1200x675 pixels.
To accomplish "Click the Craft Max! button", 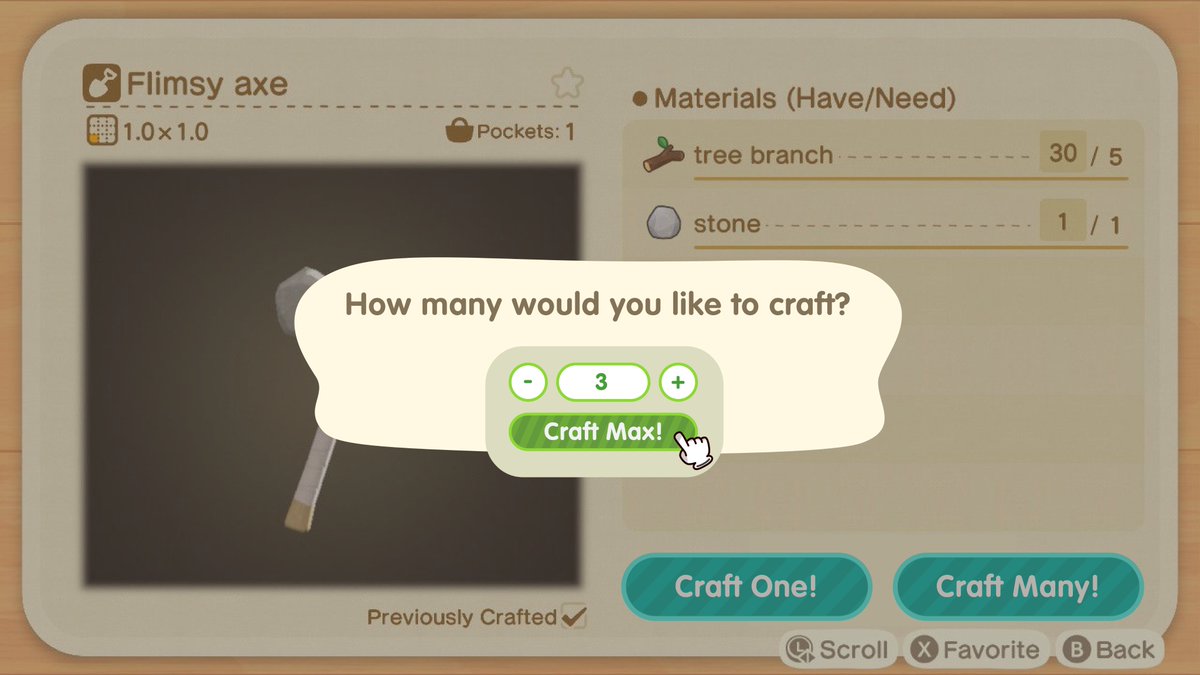I will tap(602, 432).
